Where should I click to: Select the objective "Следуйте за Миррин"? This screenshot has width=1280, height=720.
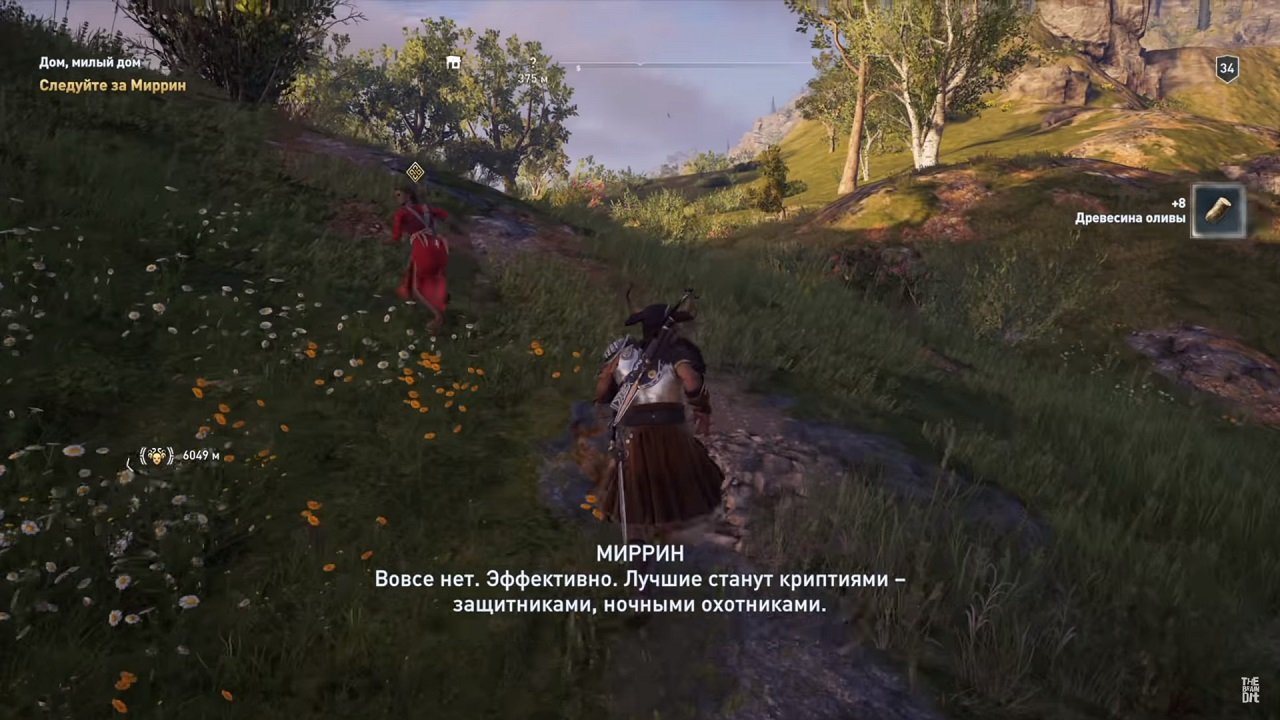pyautogui.click(x=113, y=85)
